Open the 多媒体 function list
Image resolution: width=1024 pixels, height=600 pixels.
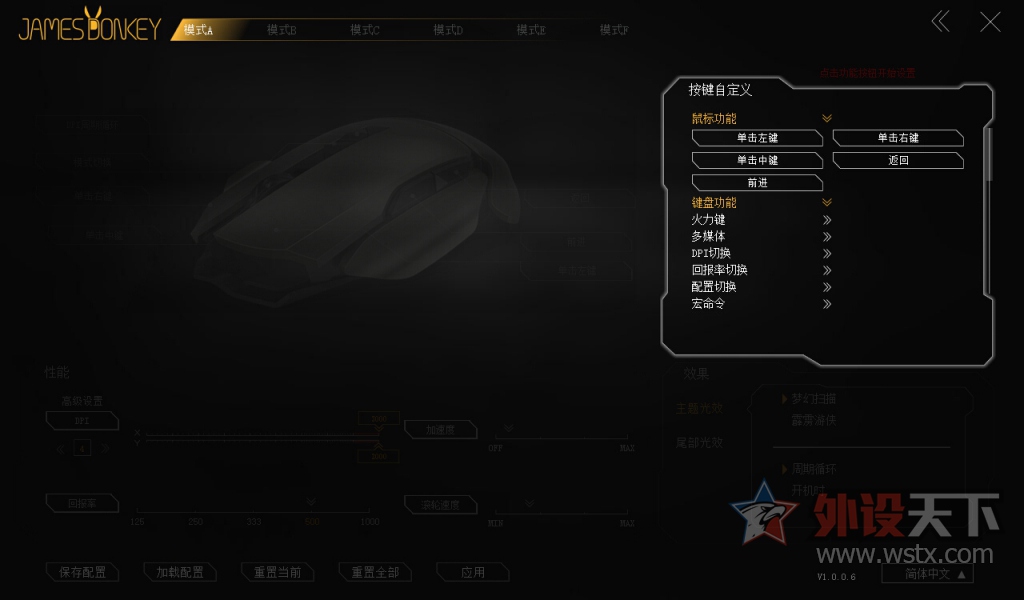click(x=827, y=237)
